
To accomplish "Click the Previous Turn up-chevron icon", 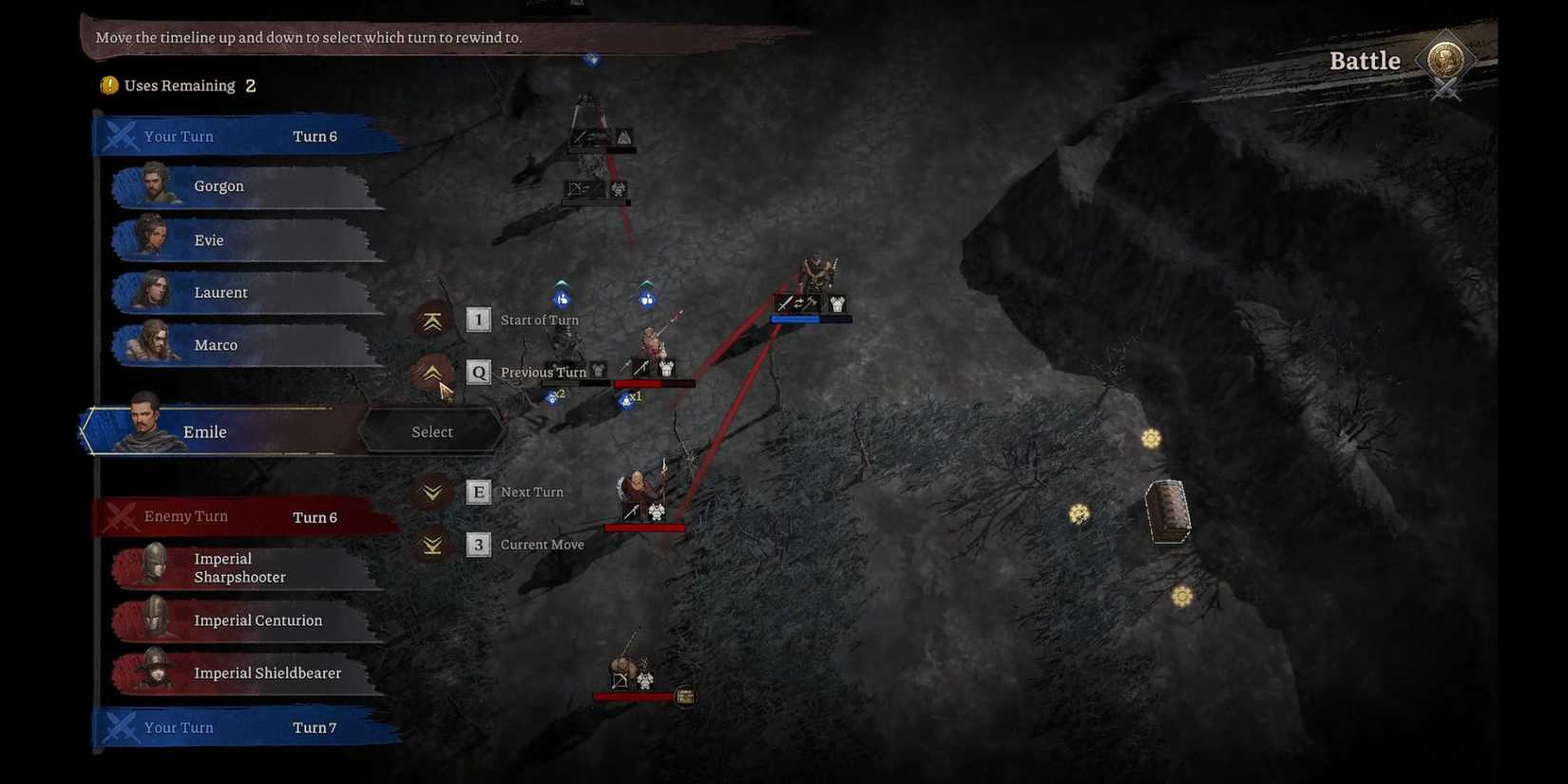I will pyautogui.click(x=432, y=373).
